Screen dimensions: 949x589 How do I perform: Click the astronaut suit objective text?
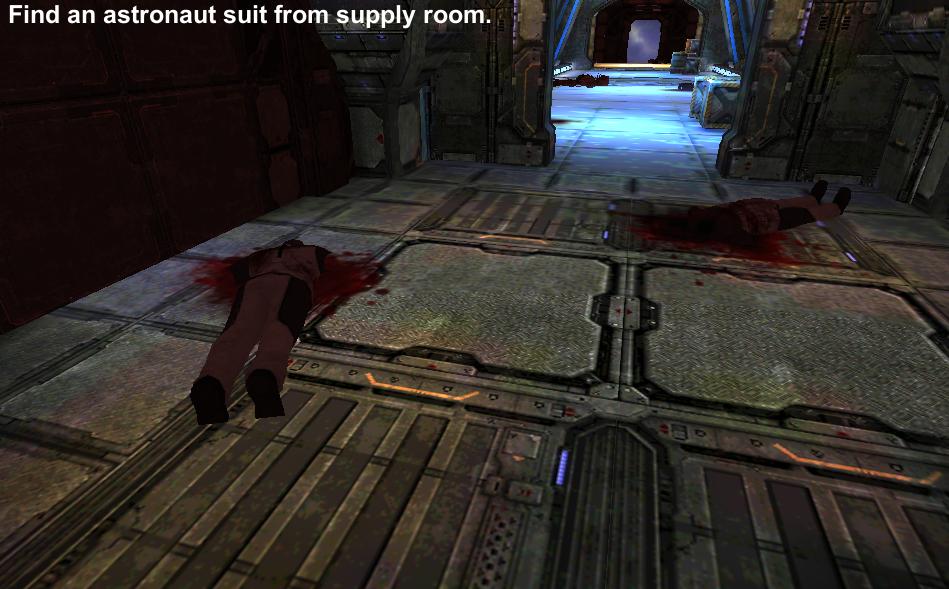tap(249, 17)
